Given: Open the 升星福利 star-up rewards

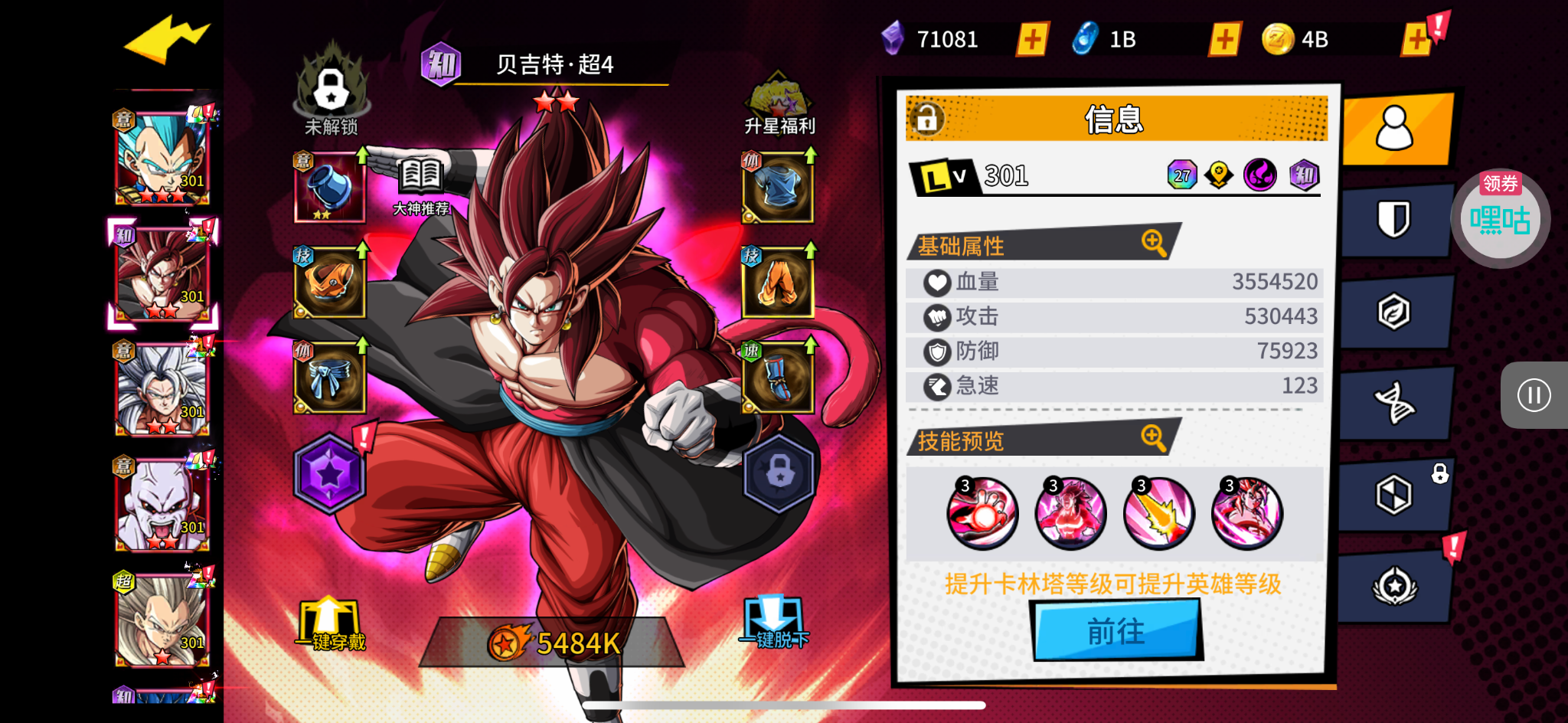Looking at the screenshot, I should [779, 105].
